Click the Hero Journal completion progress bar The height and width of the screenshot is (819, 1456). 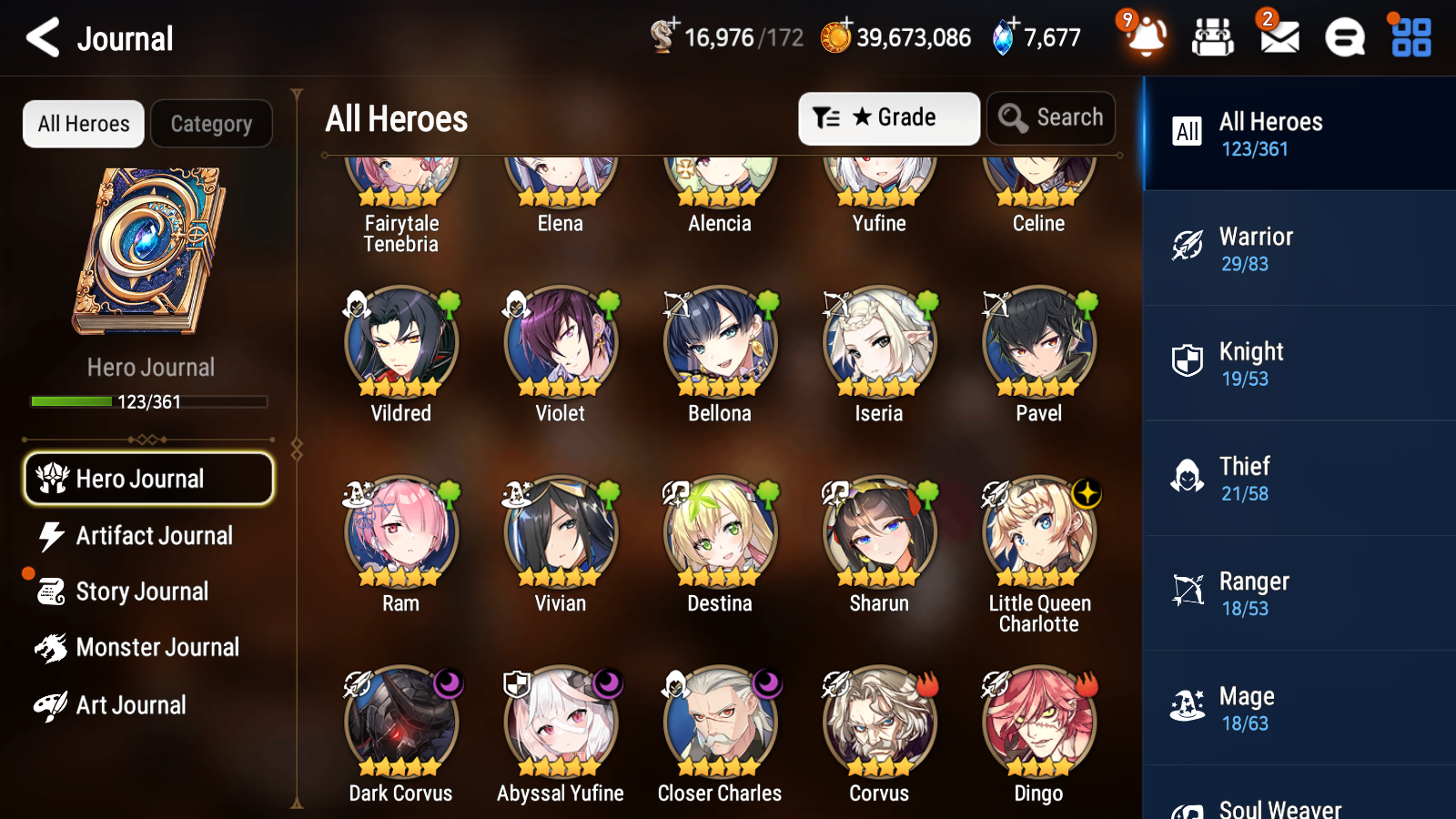(148, 401)
